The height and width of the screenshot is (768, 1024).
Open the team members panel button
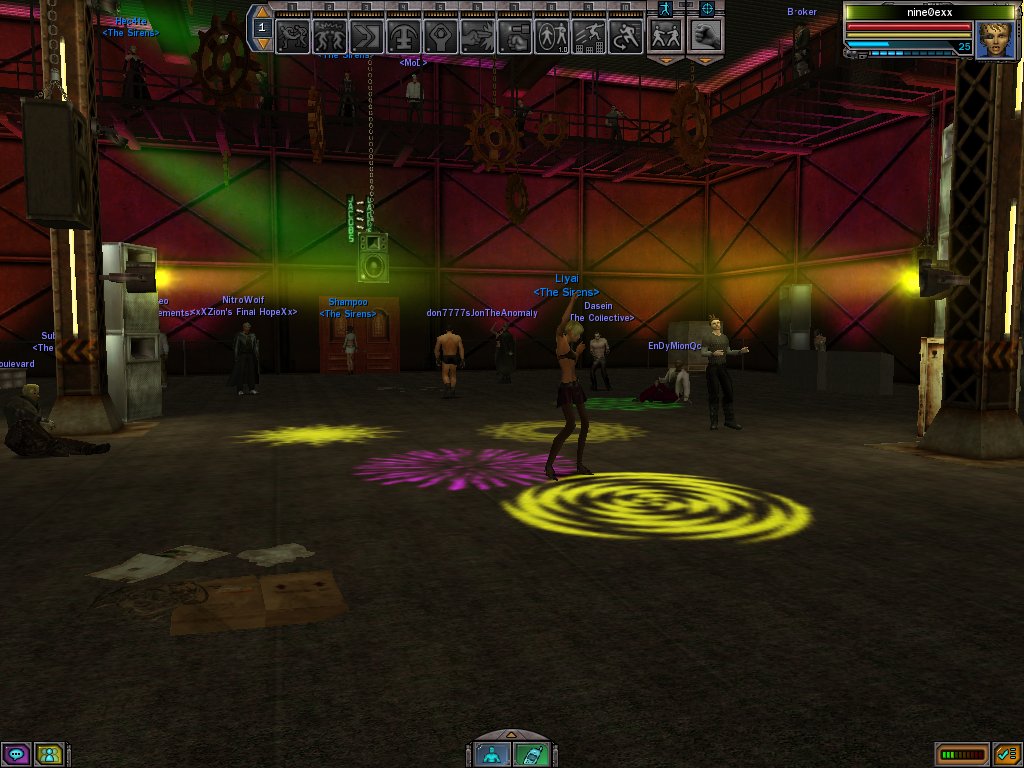click(48, 754)
